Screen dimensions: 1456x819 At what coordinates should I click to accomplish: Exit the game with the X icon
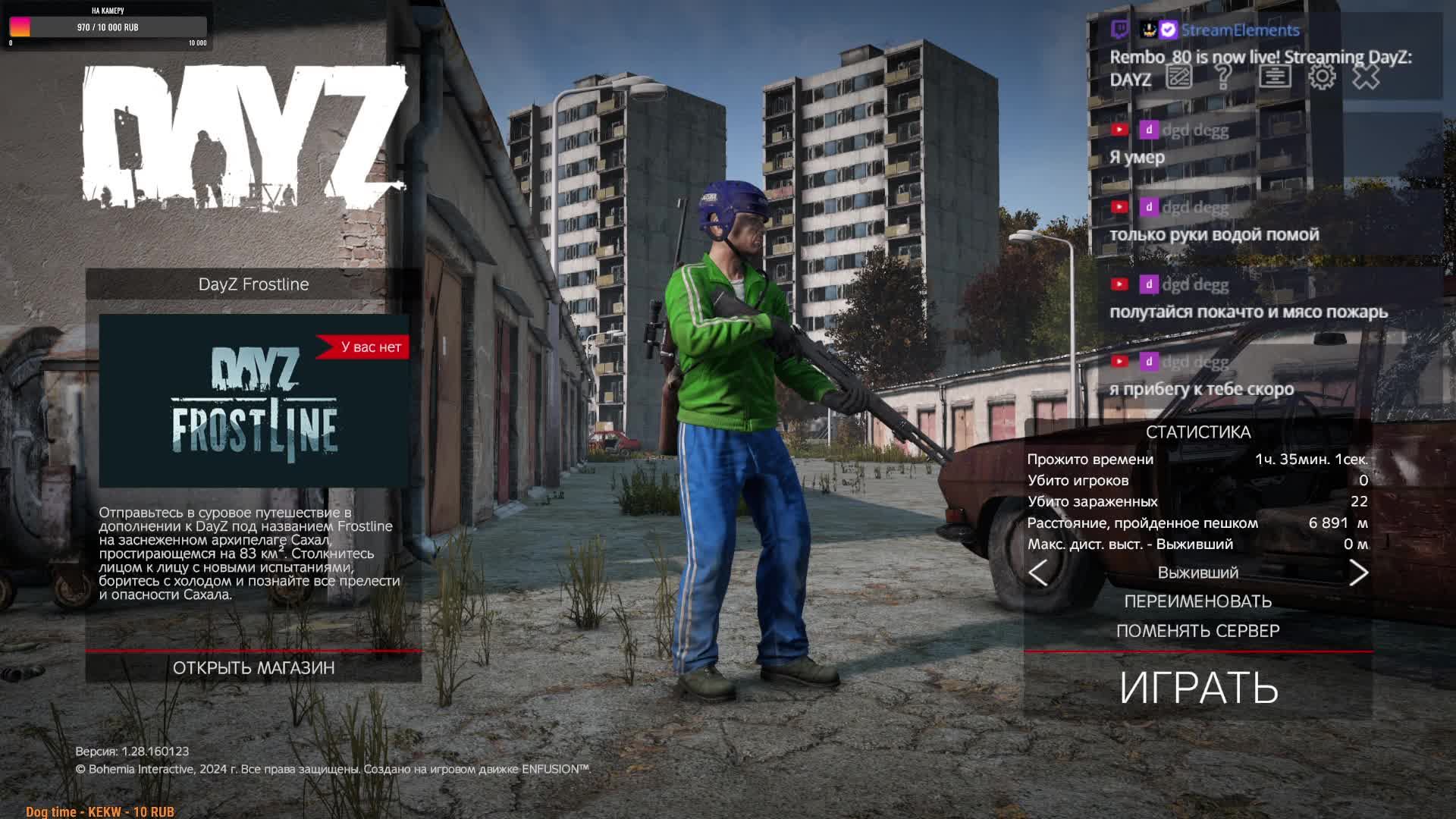pyautogui.click(x=1367, y=77)
